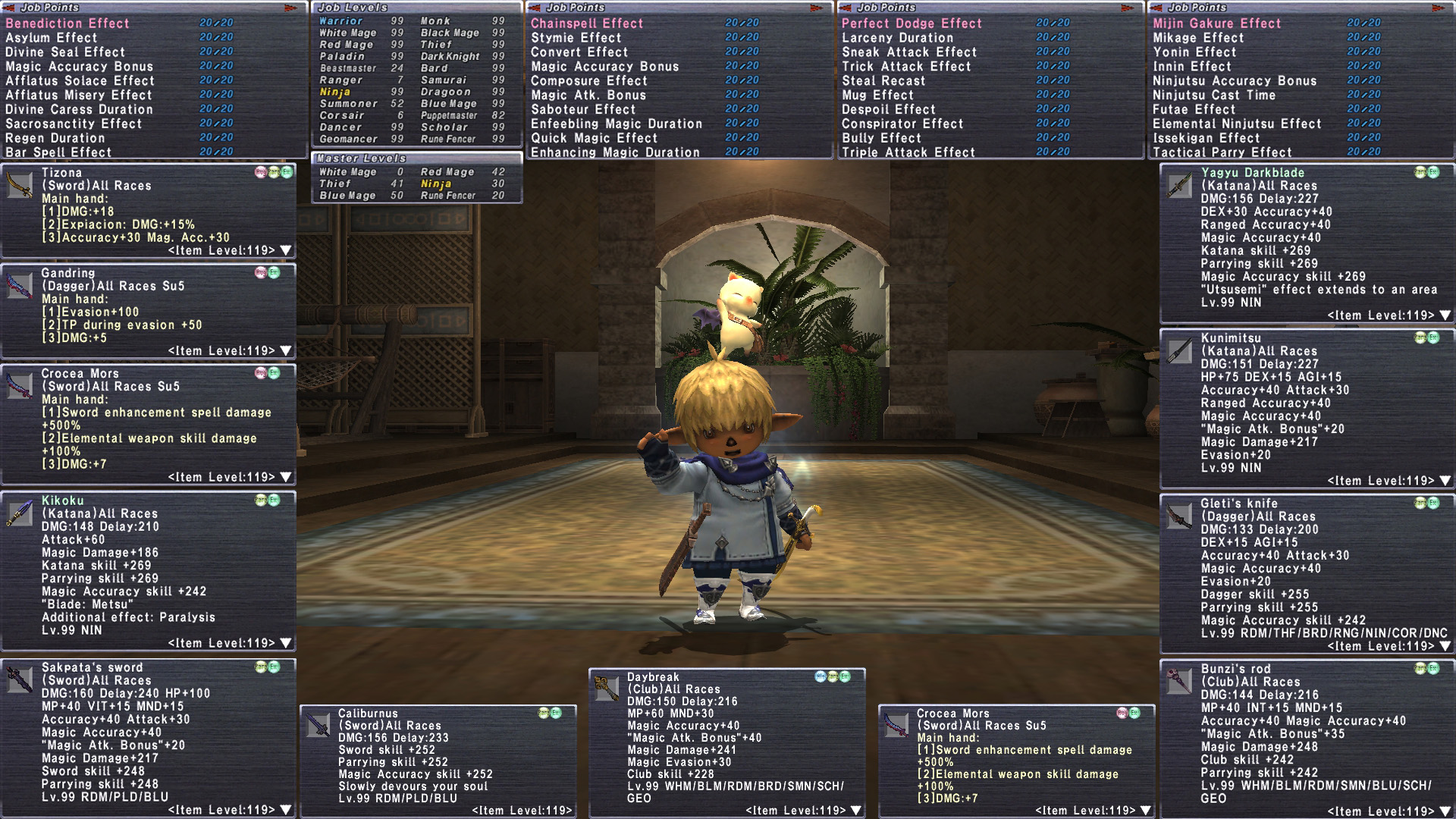Screen dimensions: 1456x819
Task: Click the Caliburnus sword icon
Action: coord(317,725)
